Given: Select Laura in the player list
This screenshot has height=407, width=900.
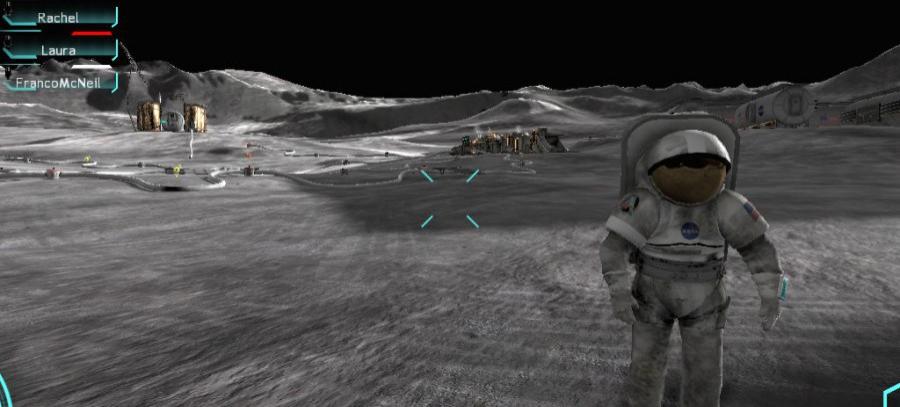Looking at the screenshot, I should 58,50.
